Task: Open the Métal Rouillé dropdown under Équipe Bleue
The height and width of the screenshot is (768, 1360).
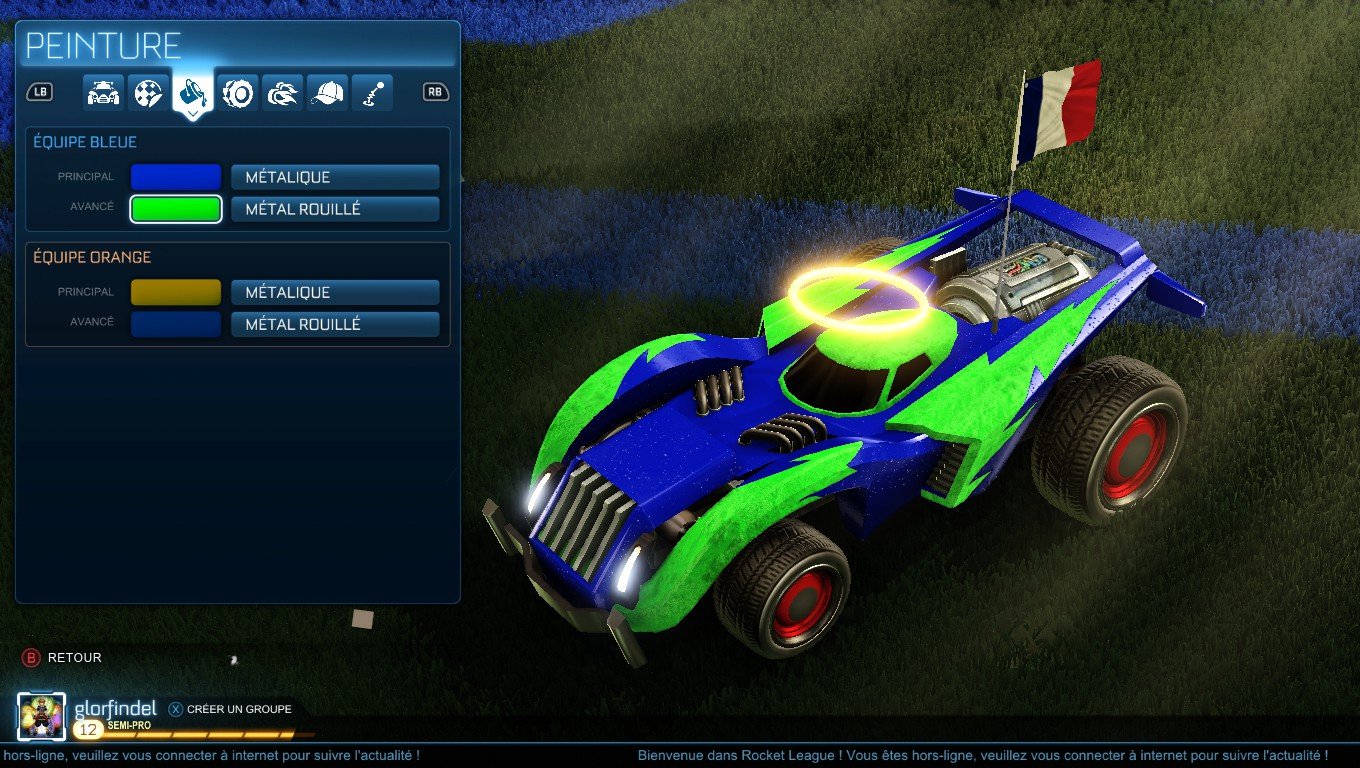Action: click(x=335, y=208)
